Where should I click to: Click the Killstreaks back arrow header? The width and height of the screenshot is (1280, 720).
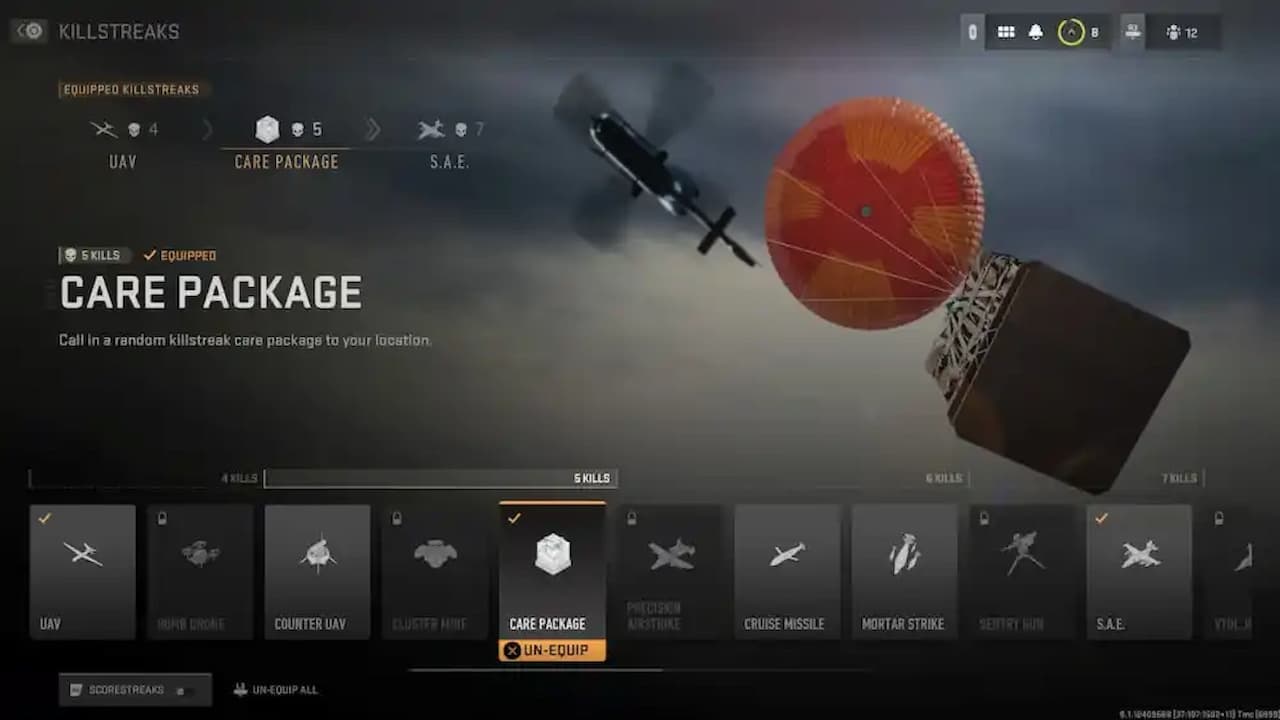pyautogui.click(x=28, y=31)
